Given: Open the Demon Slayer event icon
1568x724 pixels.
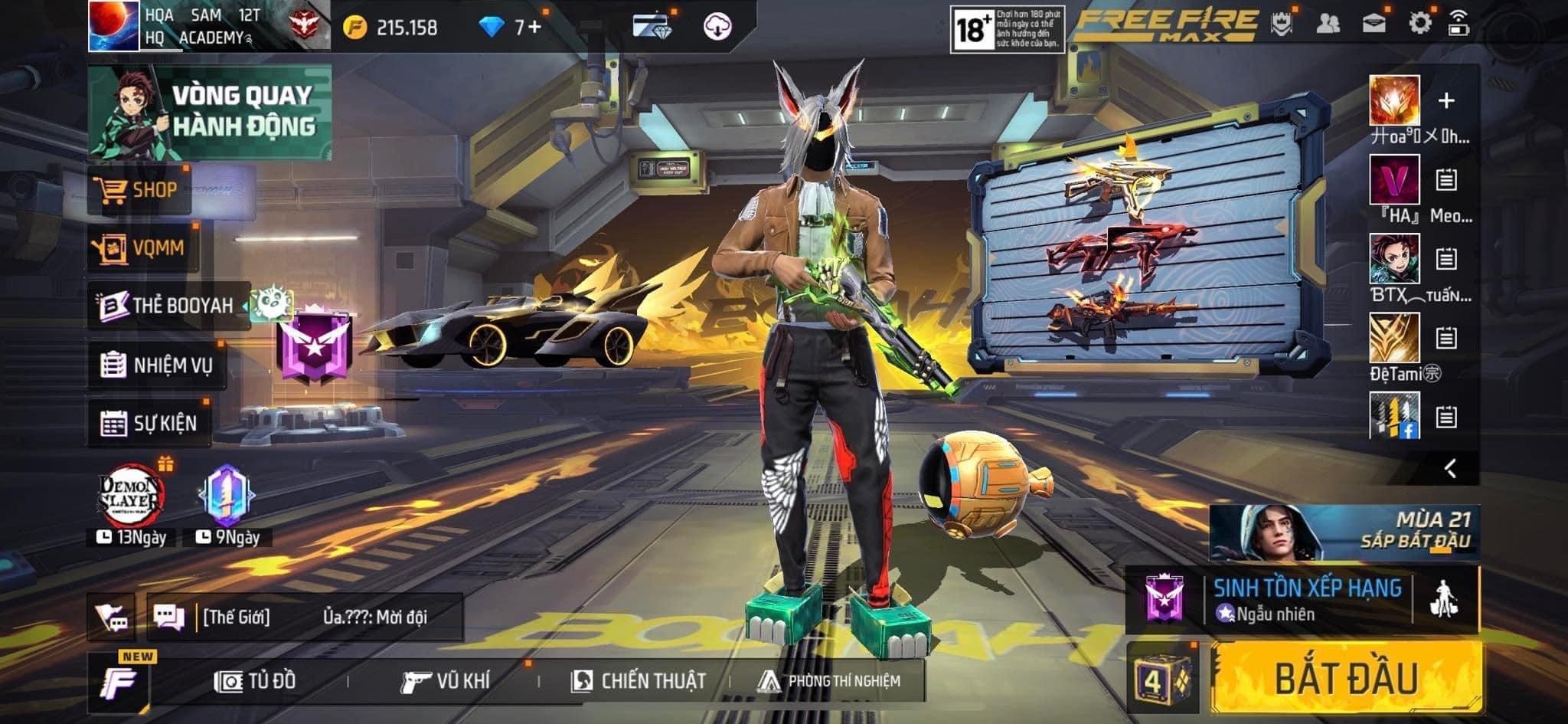Looking at the screenshot, I should tap(131, 498).
